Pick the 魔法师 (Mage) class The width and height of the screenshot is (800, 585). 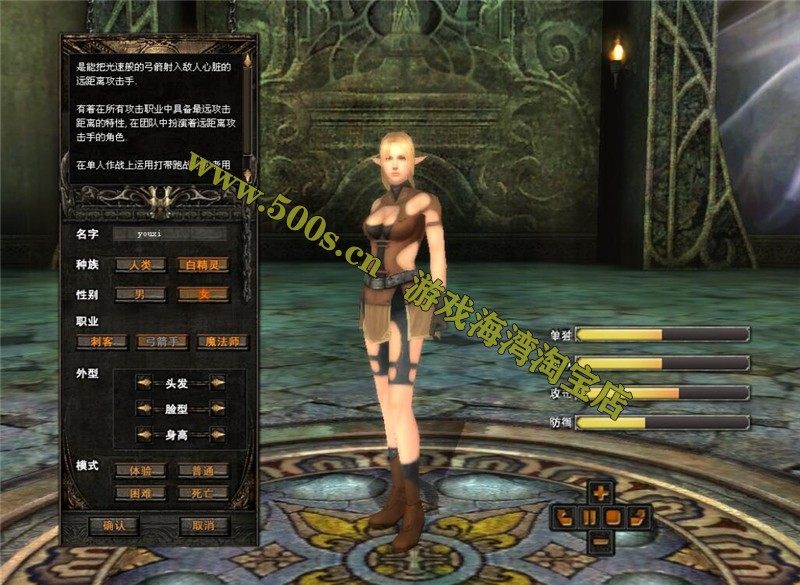[221, 341]
